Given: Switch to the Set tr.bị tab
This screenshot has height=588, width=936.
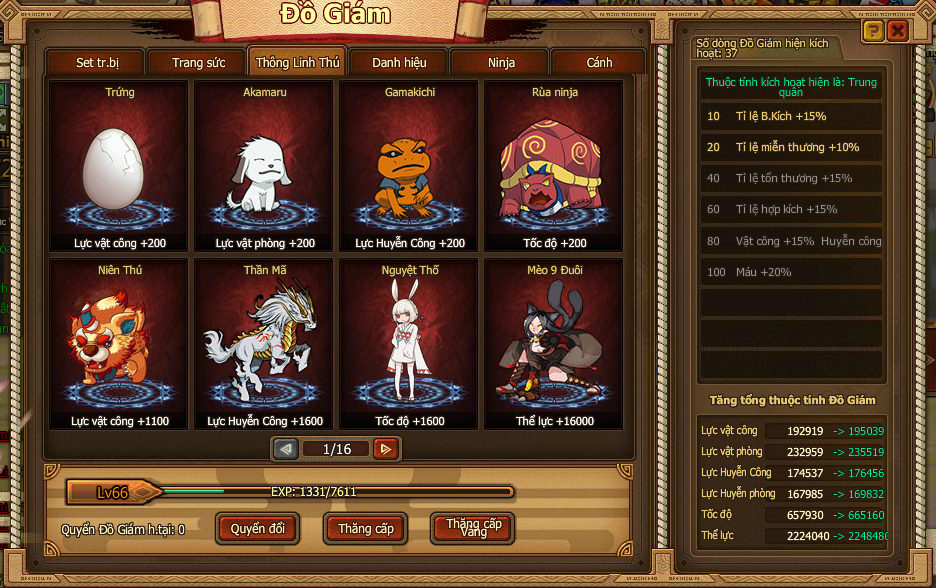Looking at the screenshot, I should 97,62.
